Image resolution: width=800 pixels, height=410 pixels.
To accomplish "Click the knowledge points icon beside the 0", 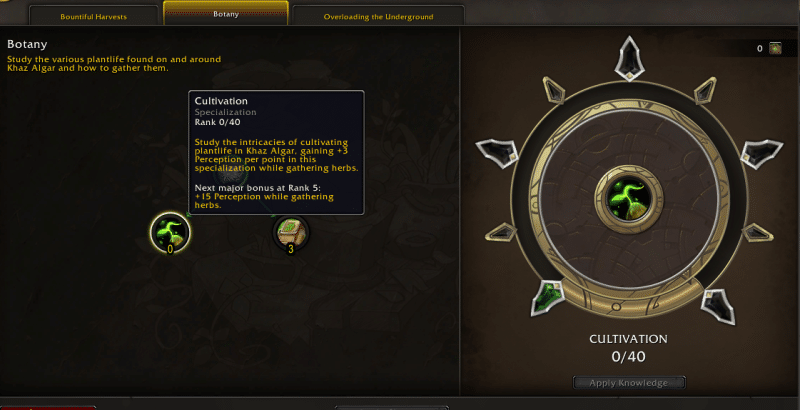I will tap(775, 48).
